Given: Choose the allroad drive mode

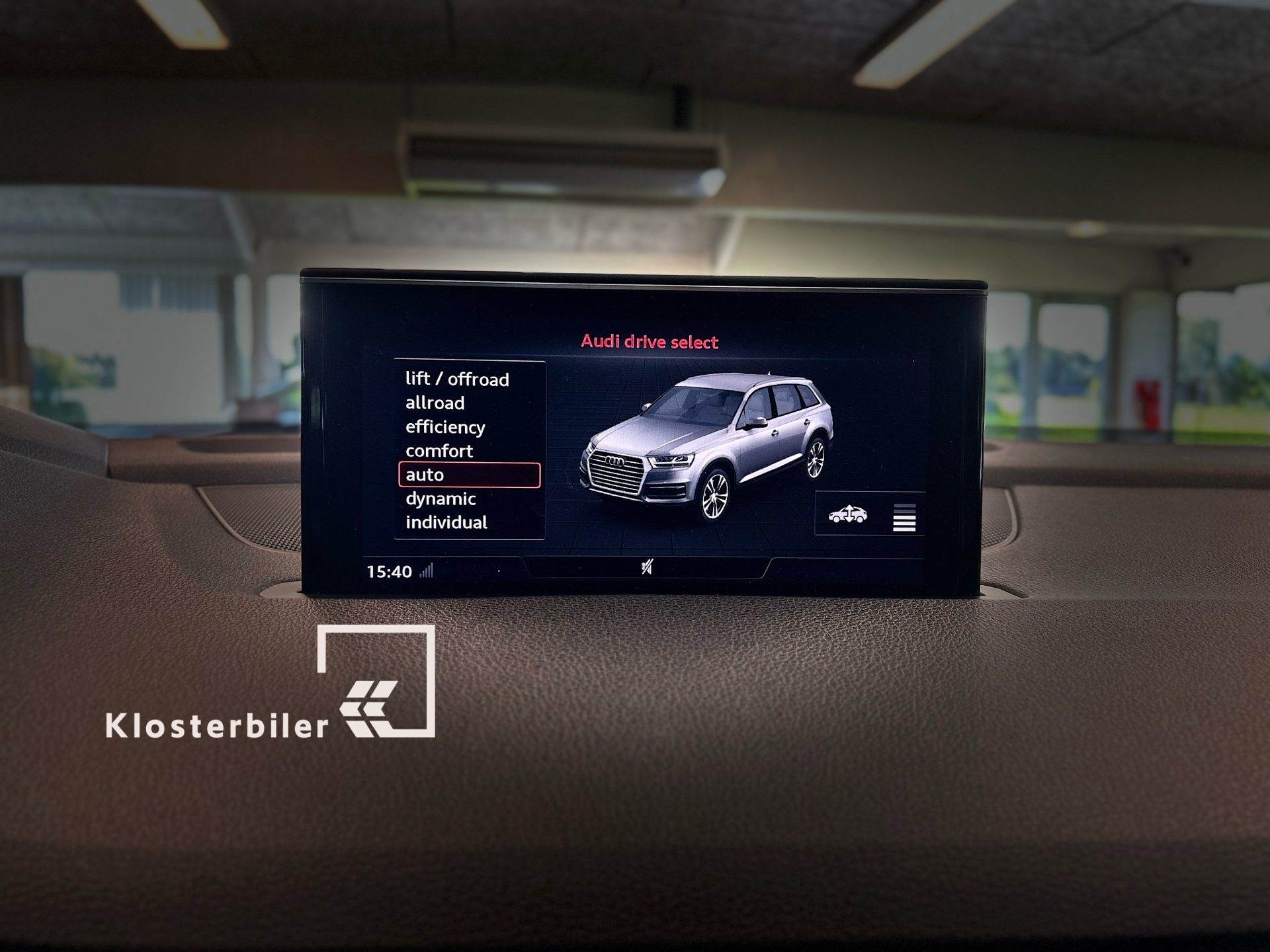Looking at the screenshot, I should coord(435,403).
